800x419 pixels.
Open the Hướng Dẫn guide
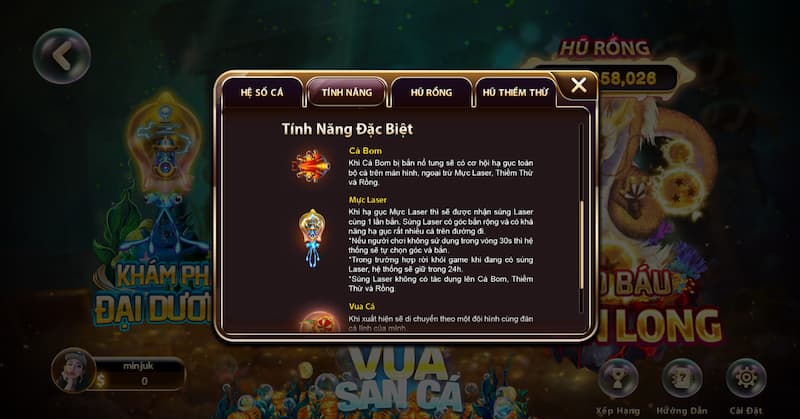tap(683, 379)
